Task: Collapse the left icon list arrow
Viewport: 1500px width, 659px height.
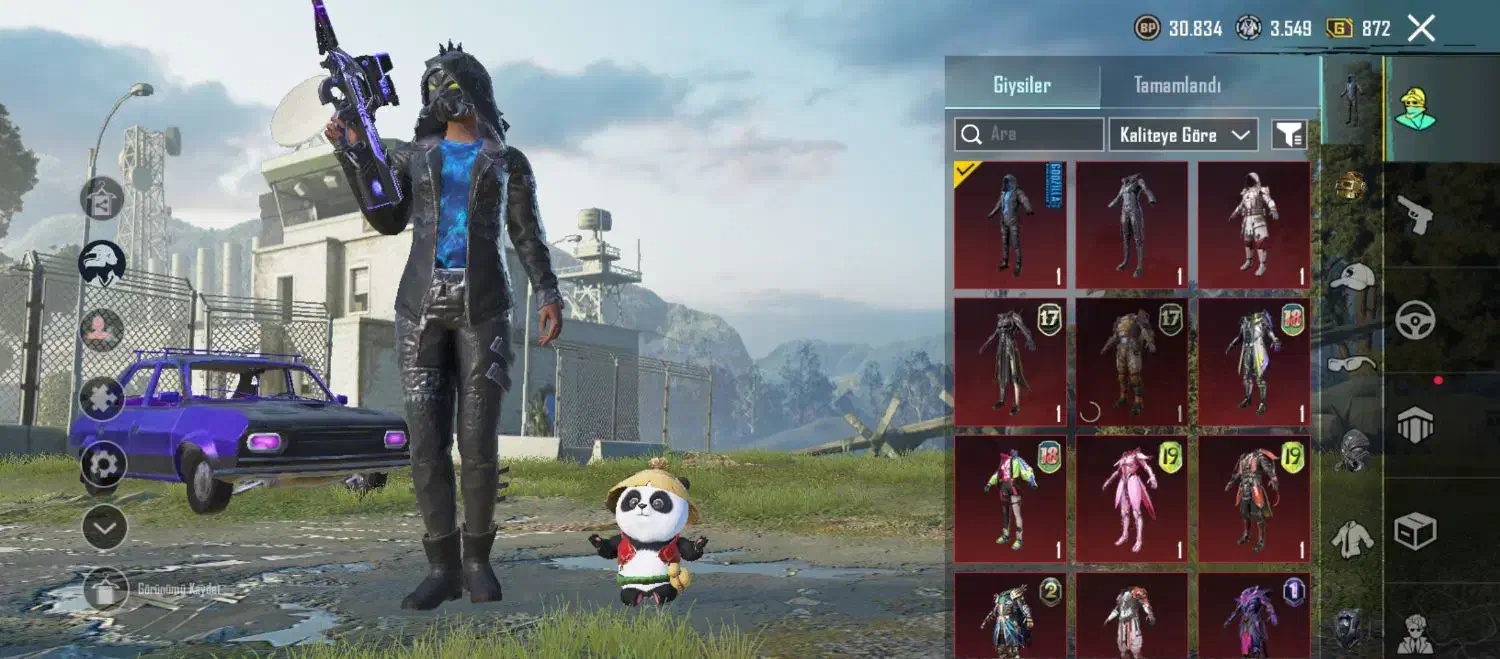Action: pos(104,527)
